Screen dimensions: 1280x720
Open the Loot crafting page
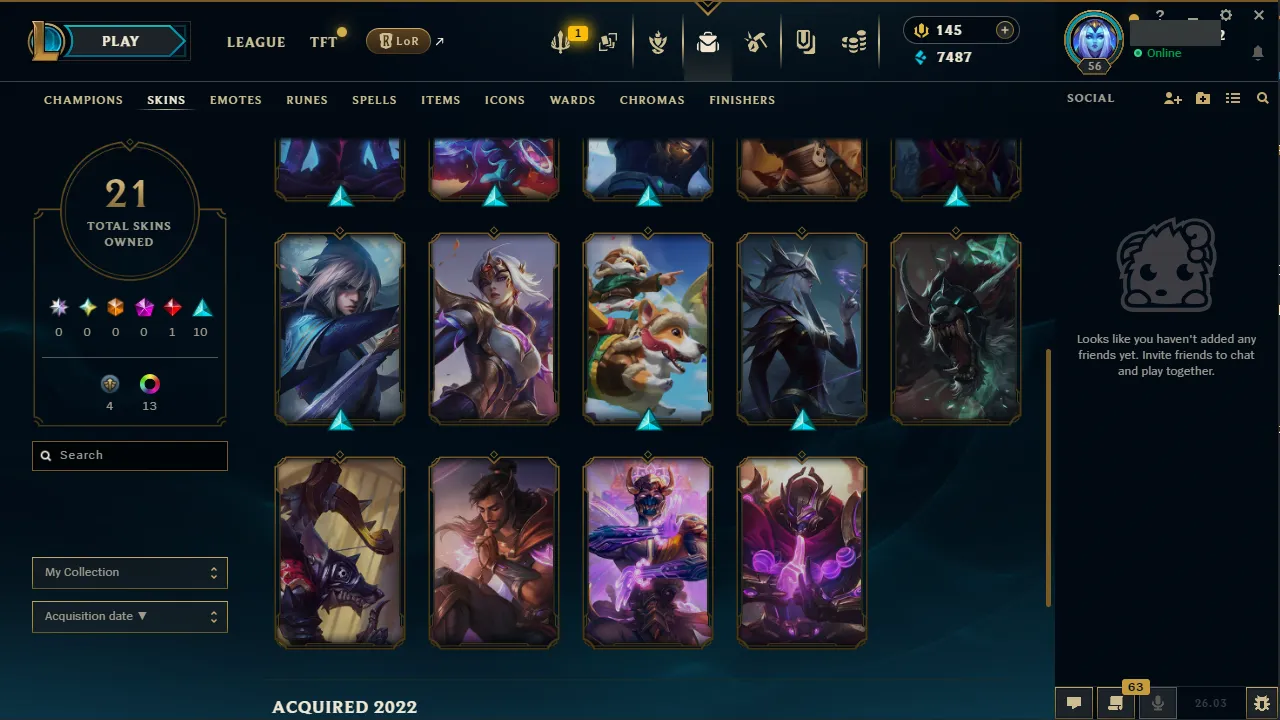click(x=756, y=41)
